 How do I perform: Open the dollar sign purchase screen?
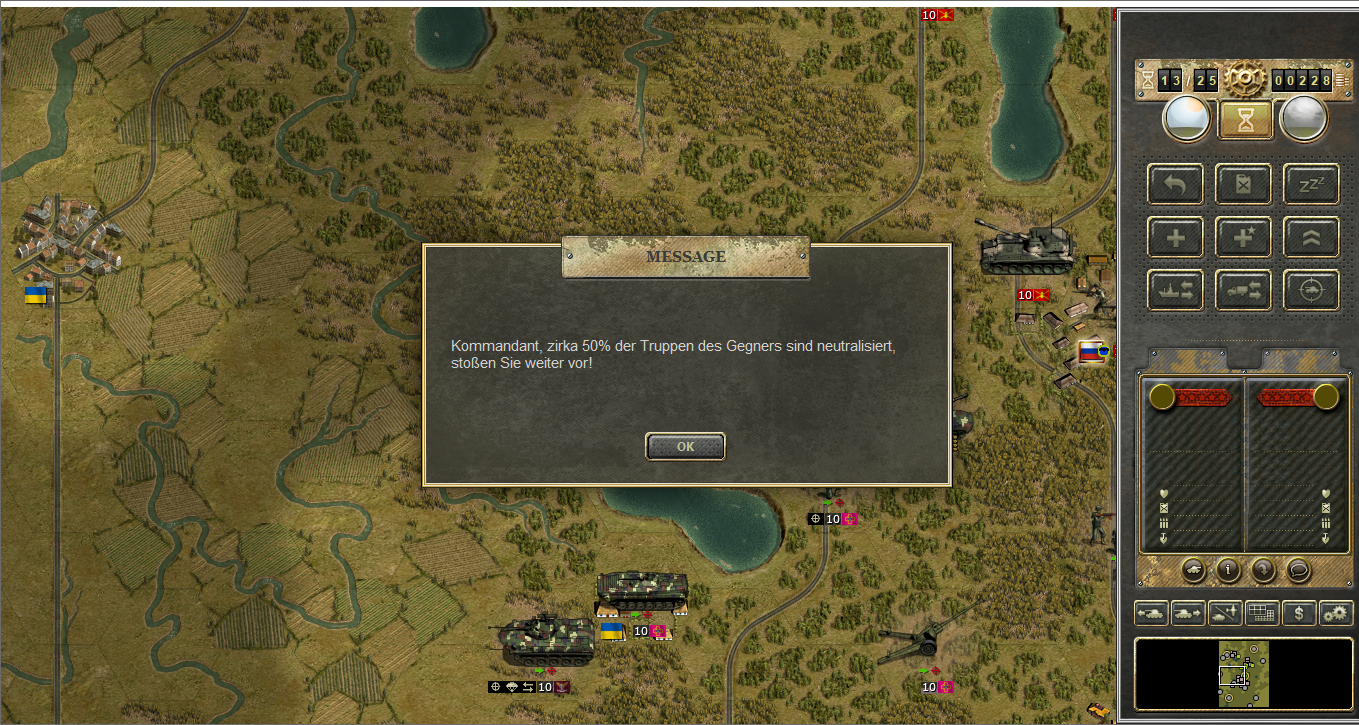coord(1299,612)
